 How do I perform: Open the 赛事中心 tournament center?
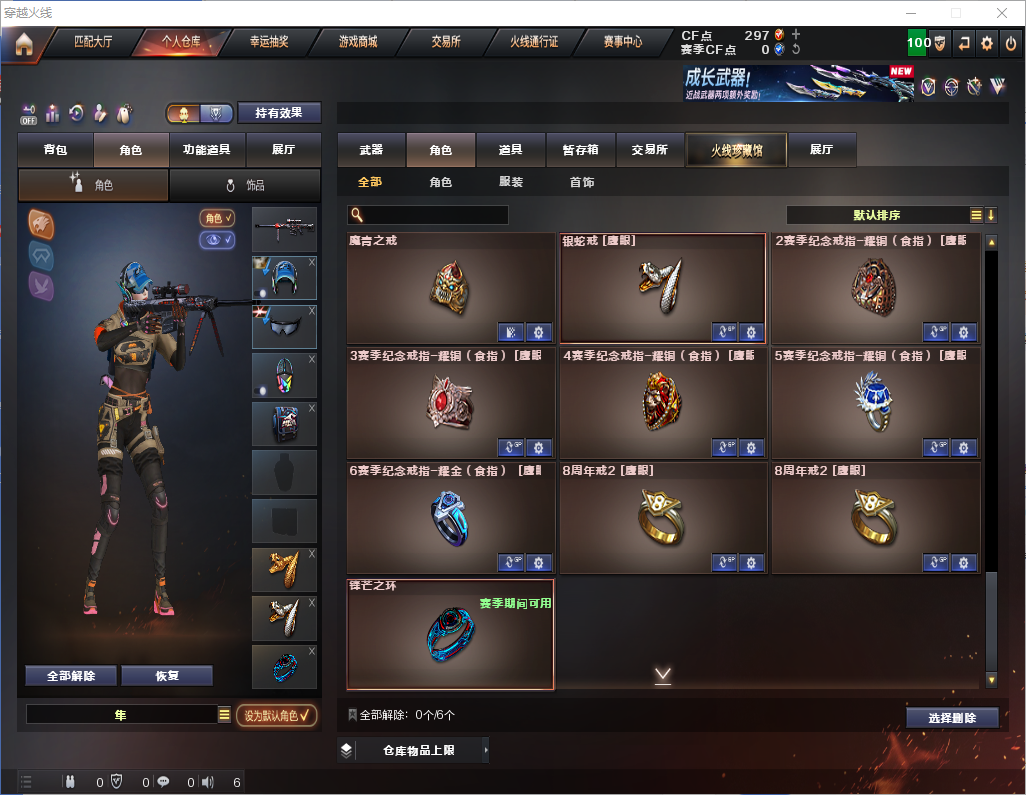[x=622, y=42]
